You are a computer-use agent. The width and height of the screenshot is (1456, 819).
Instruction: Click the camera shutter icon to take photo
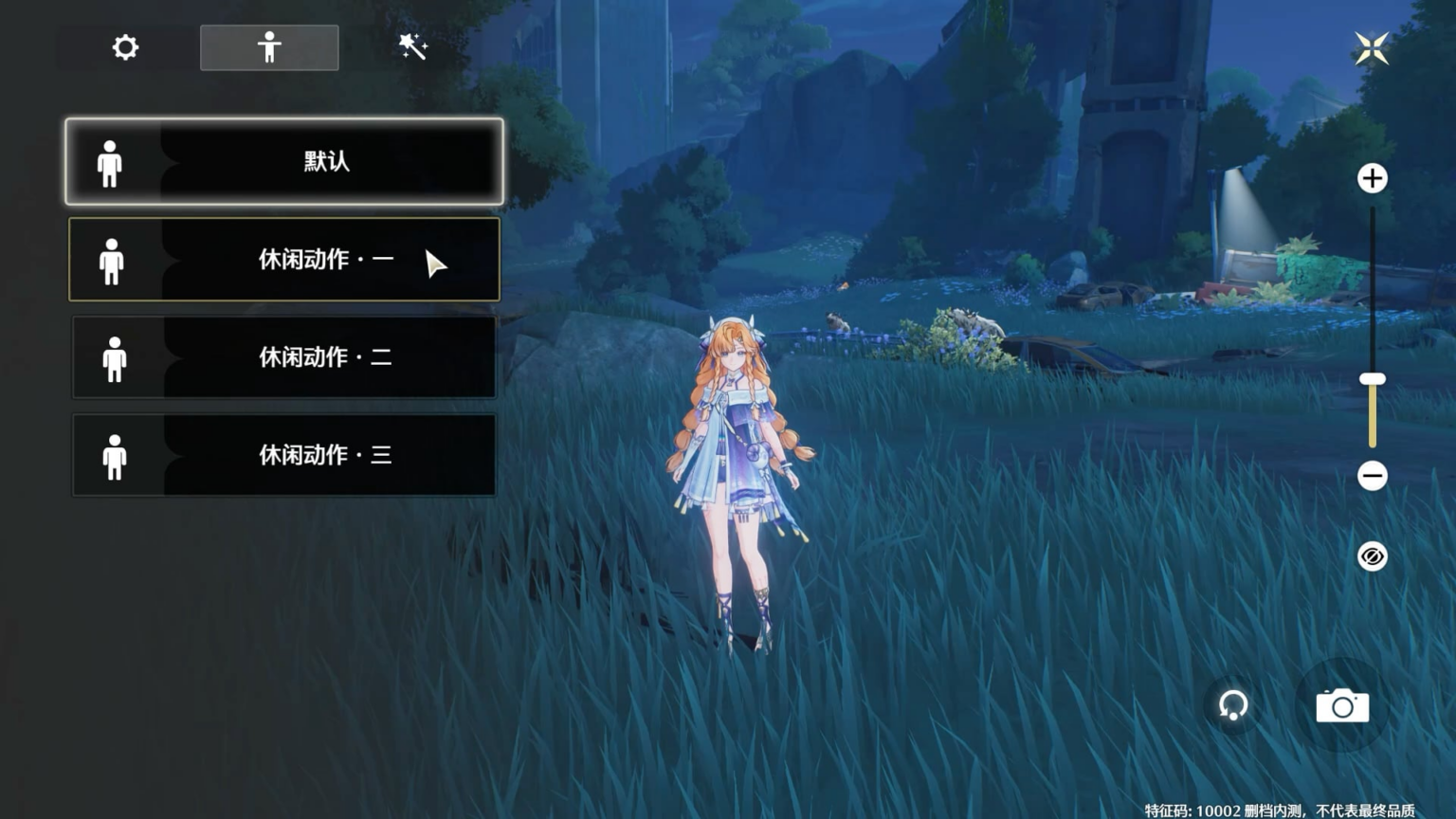[x=1342, y=705]
